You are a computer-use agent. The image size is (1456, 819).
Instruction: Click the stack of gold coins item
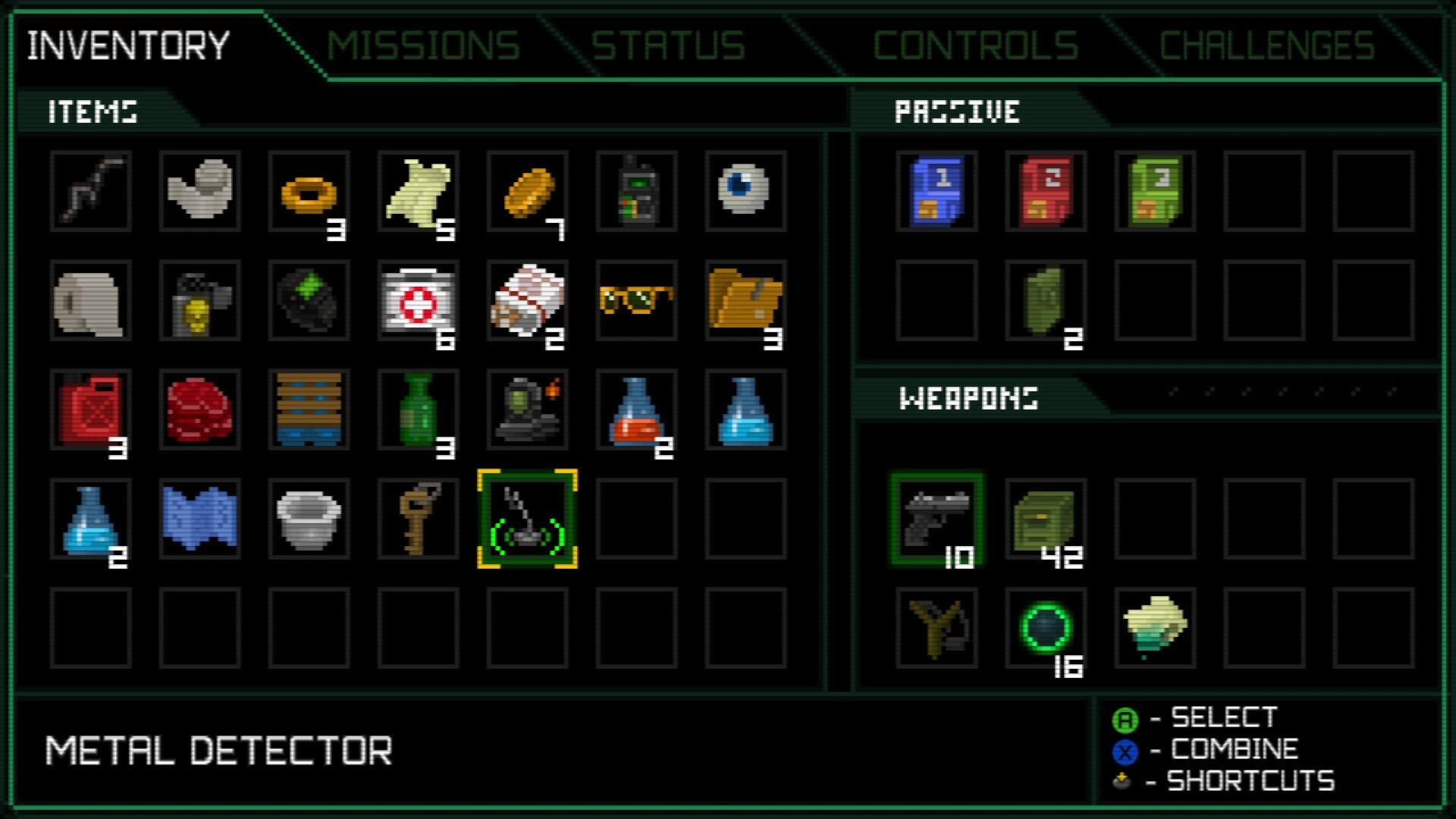coord(526,191)
